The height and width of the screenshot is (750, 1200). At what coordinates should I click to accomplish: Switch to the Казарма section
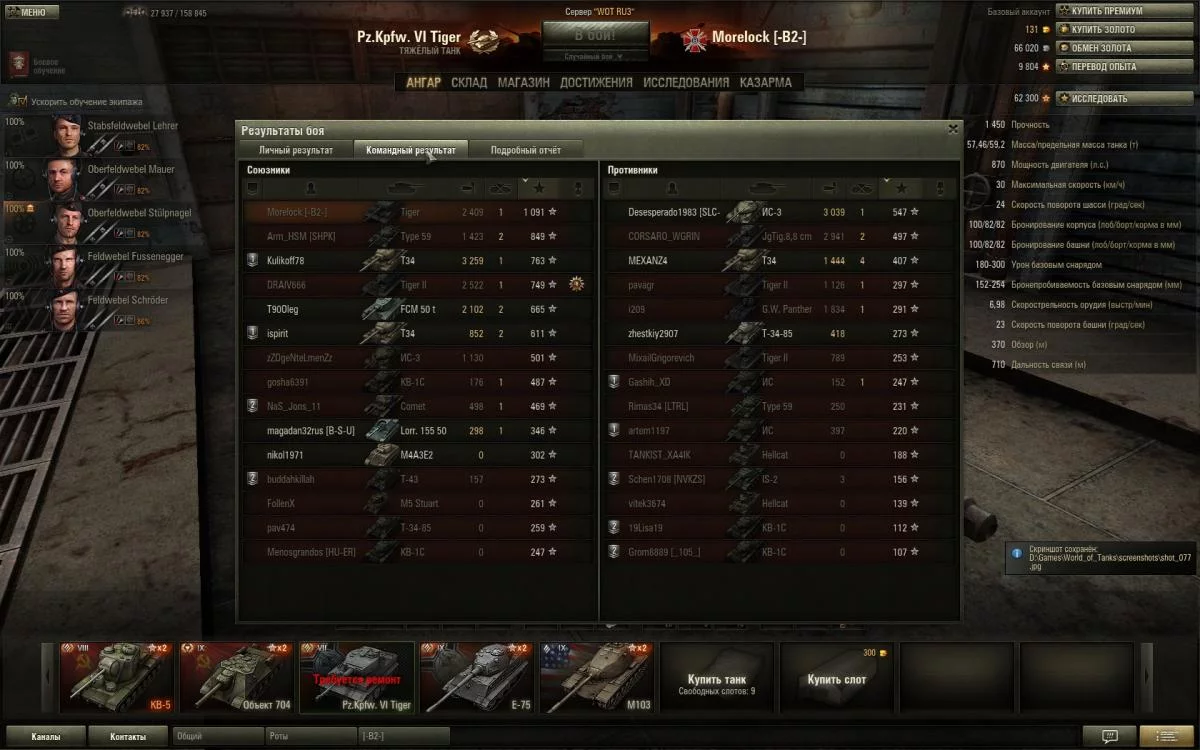[x=766, y=82]
